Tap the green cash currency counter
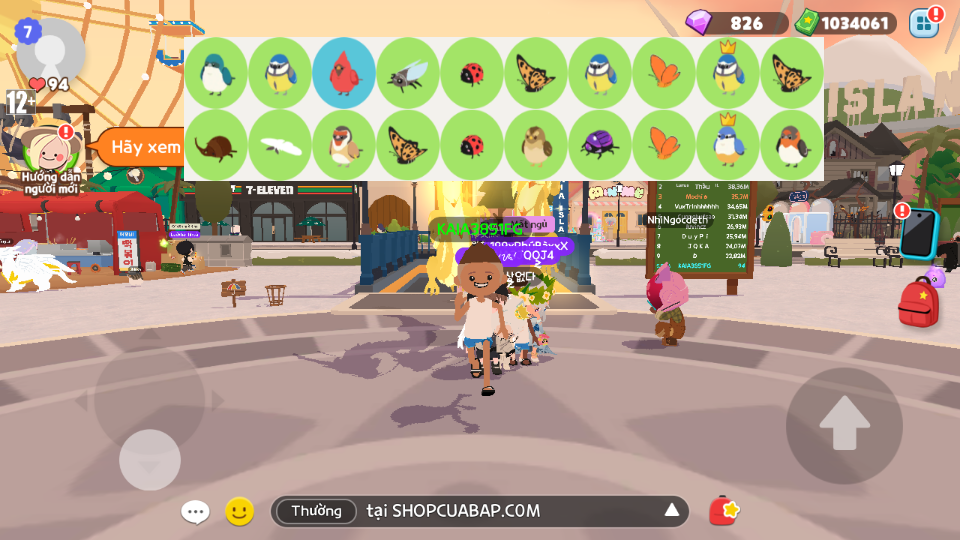Screen dimensions: 960x540 [x=845, y=23]
